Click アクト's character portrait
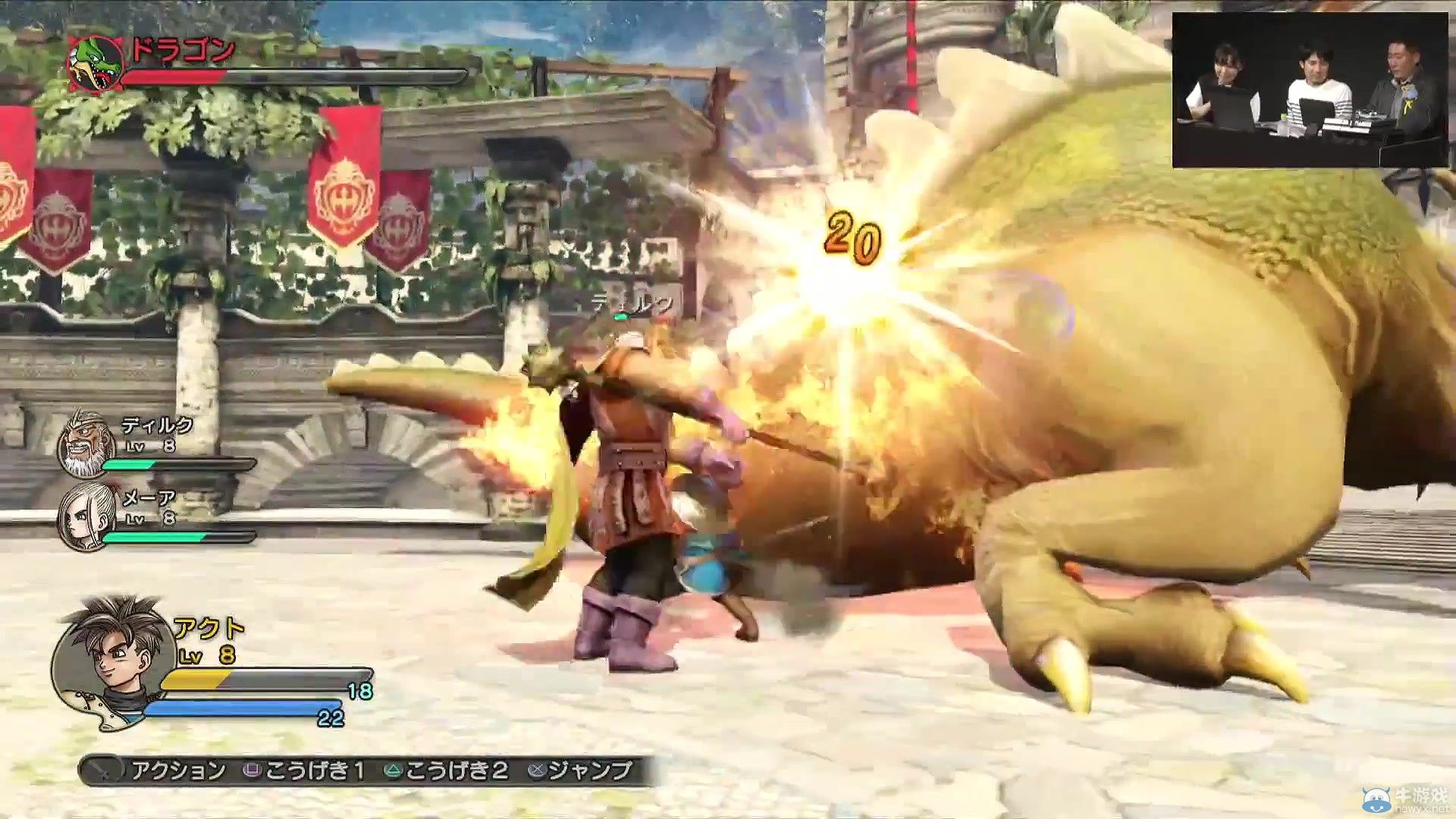This screenshot has width=1456, height=819. point(114,660)
